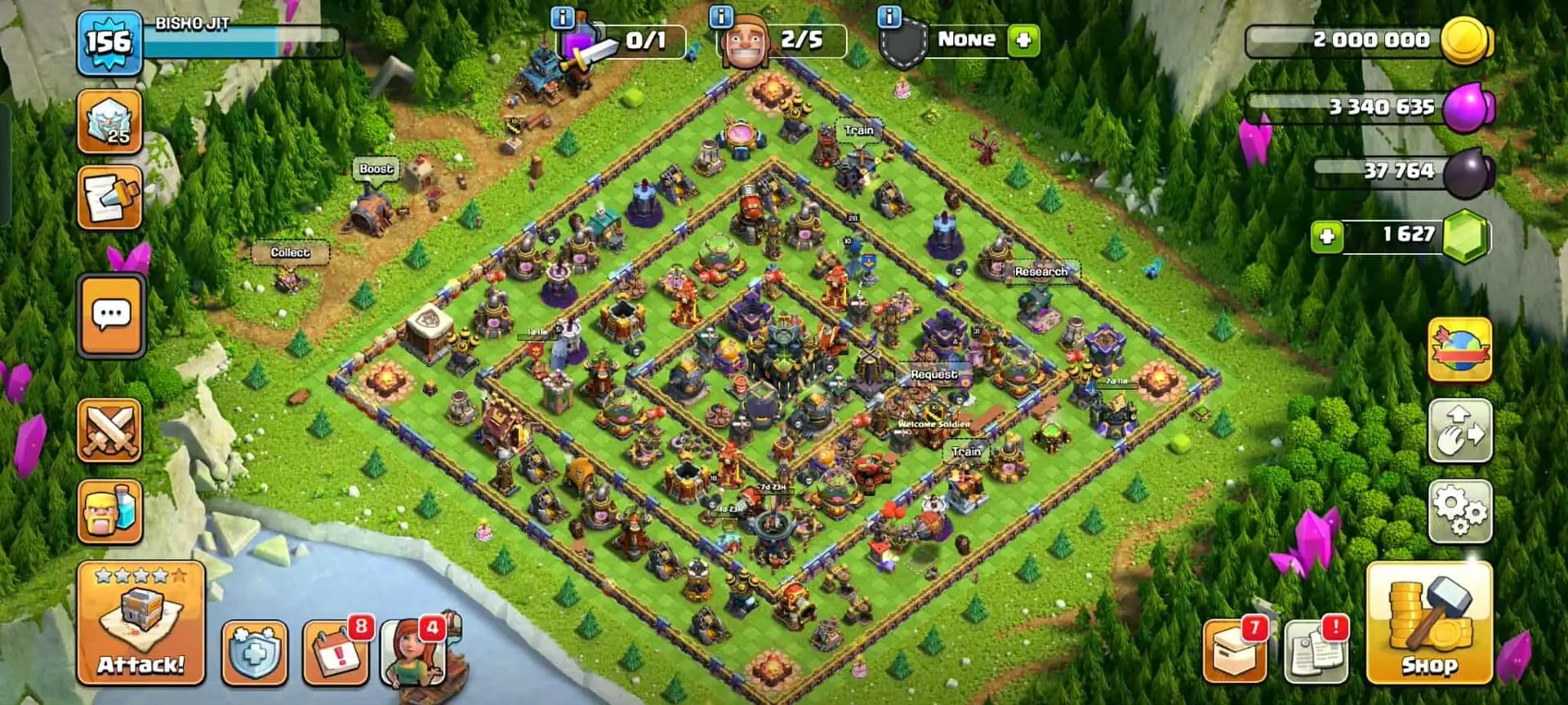The image size is (1568, 705).
Task: Open the icy hero icon showing 25
Action: [109, 121]
